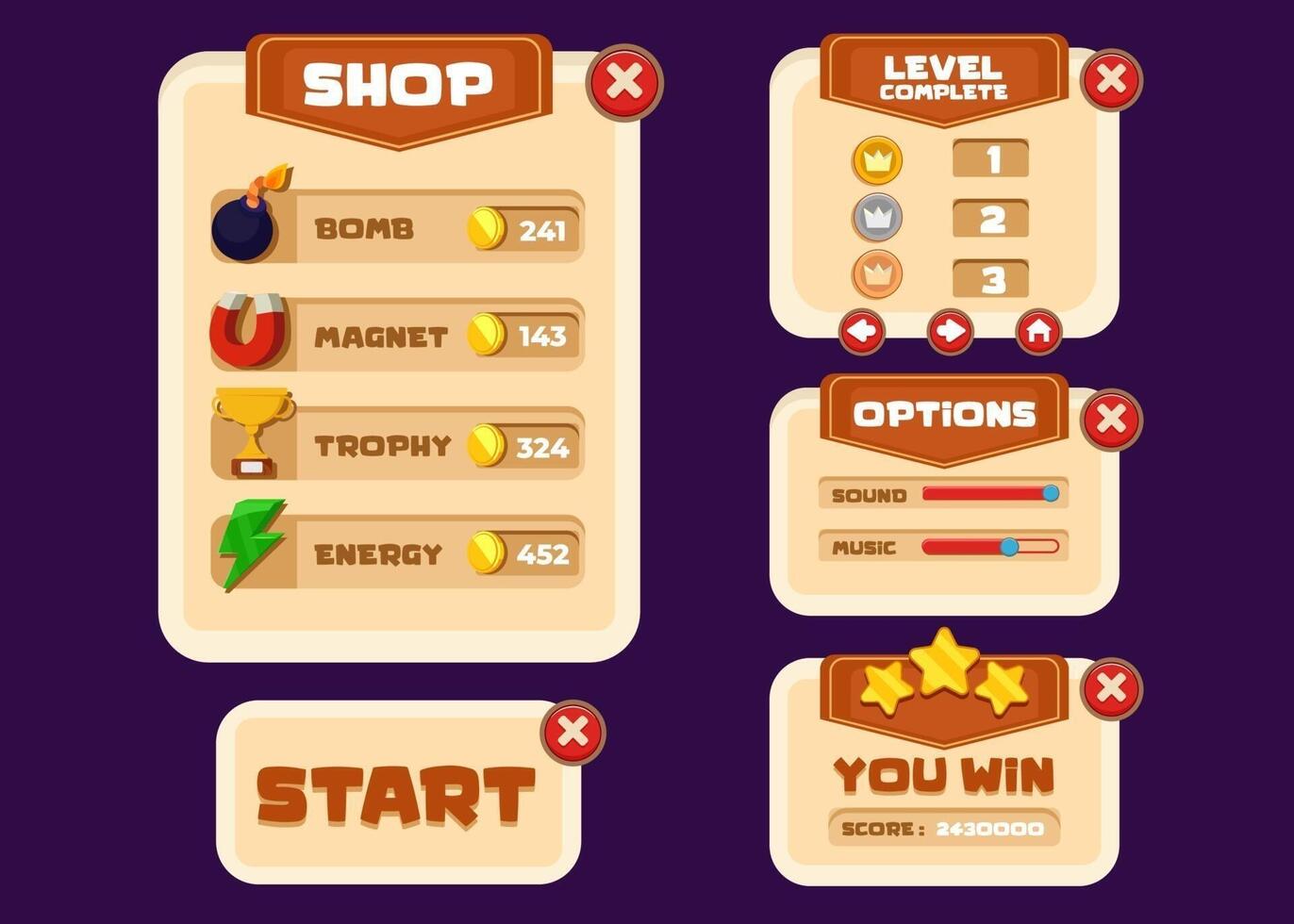The image size is (1294, 924).
Task: Click the Home button on Level Complete panel
Action: pyautogui.click(x=1038, y=332)
